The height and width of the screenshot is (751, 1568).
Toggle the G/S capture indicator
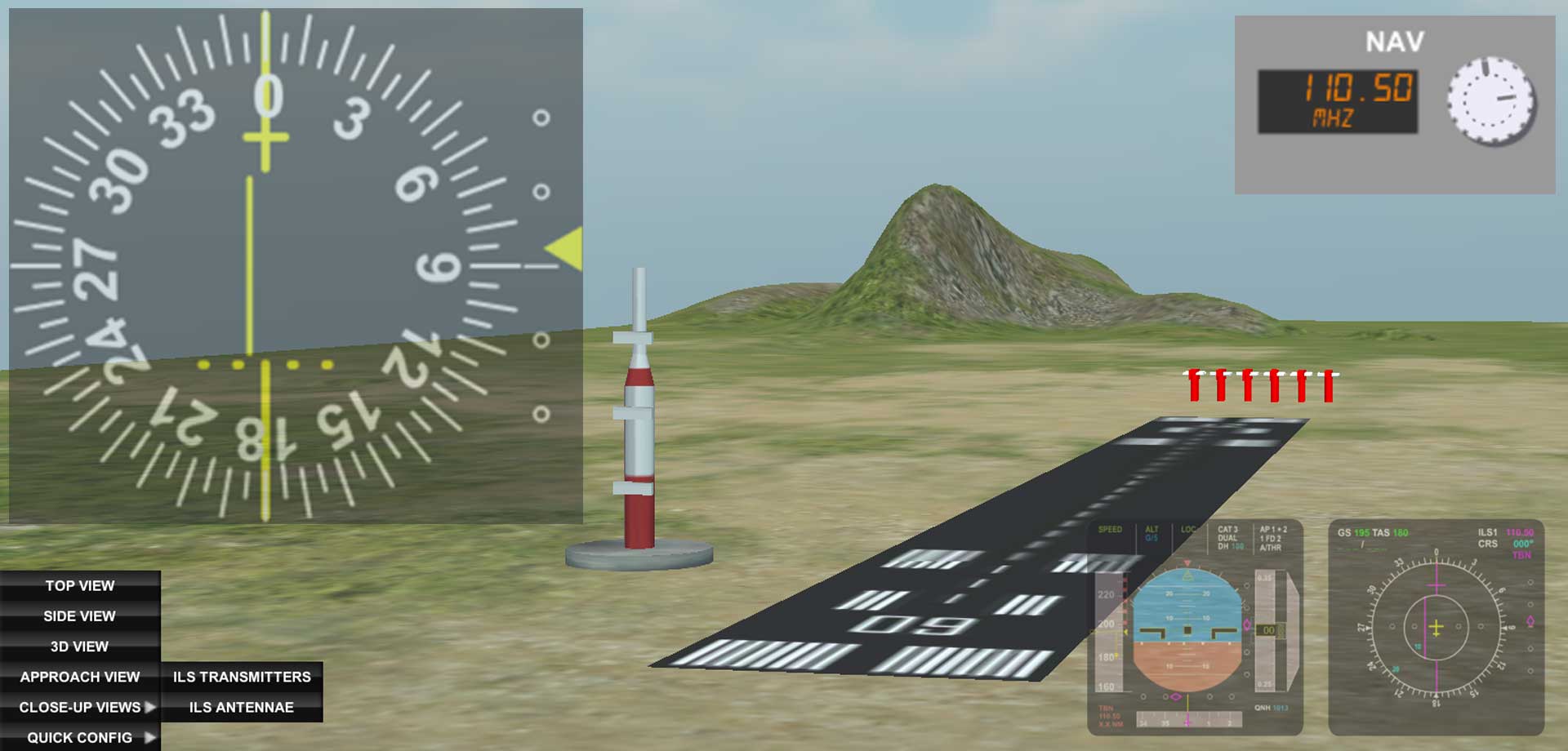click(1152, 538)
